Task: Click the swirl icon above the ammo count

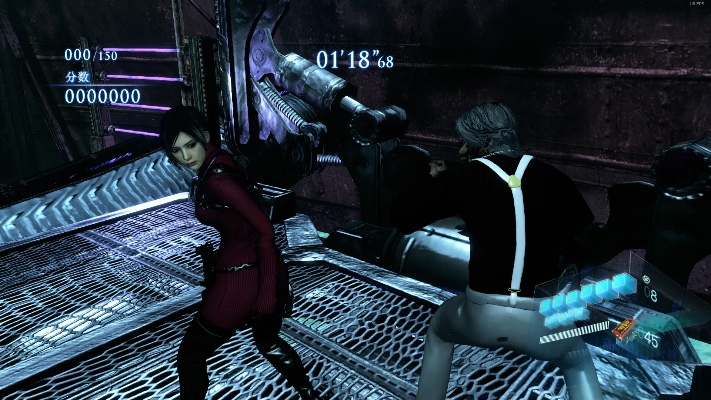Action: [647, 278]
